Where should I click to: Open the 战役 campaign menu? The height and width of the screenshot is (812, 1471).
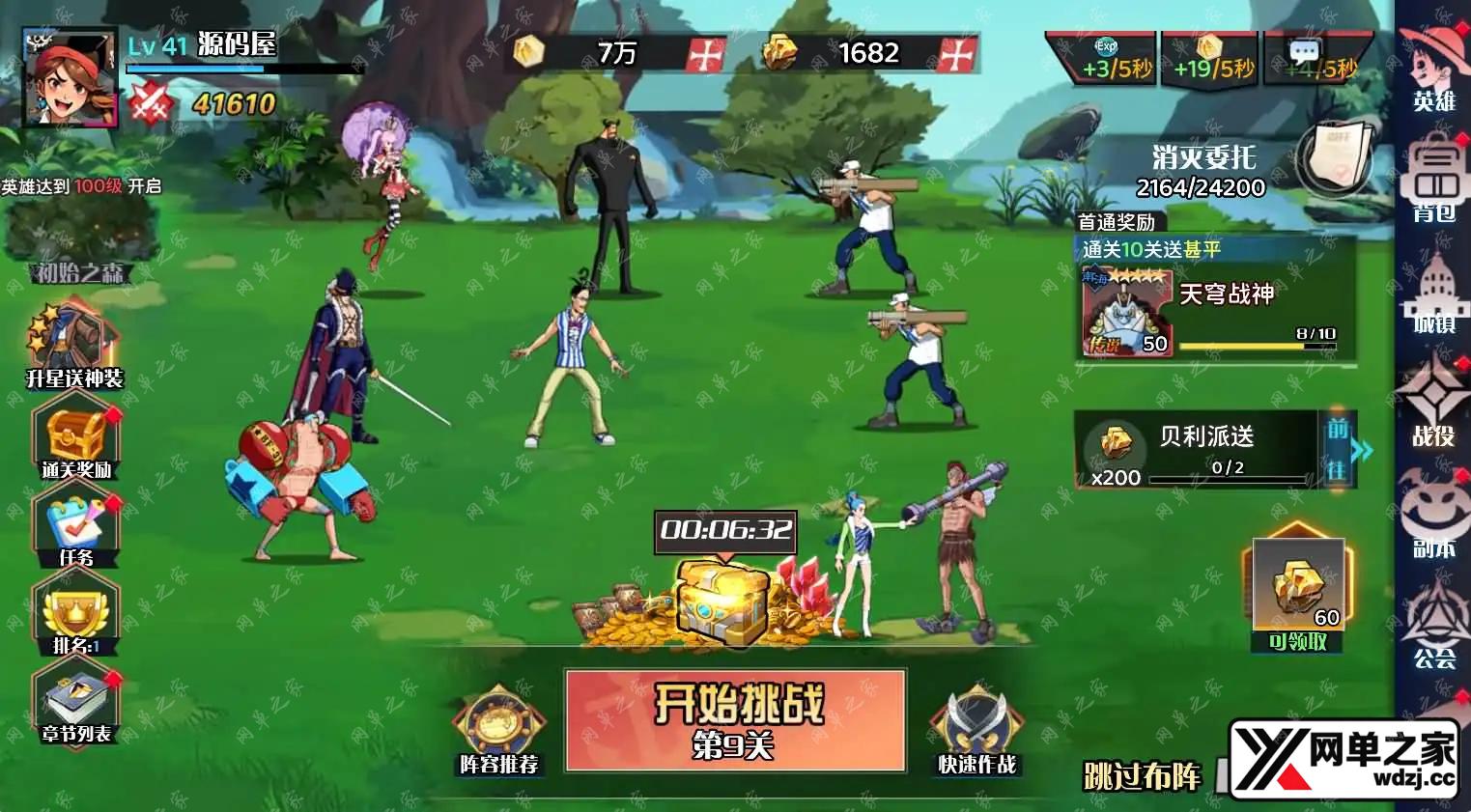(x=1433, y=406)
